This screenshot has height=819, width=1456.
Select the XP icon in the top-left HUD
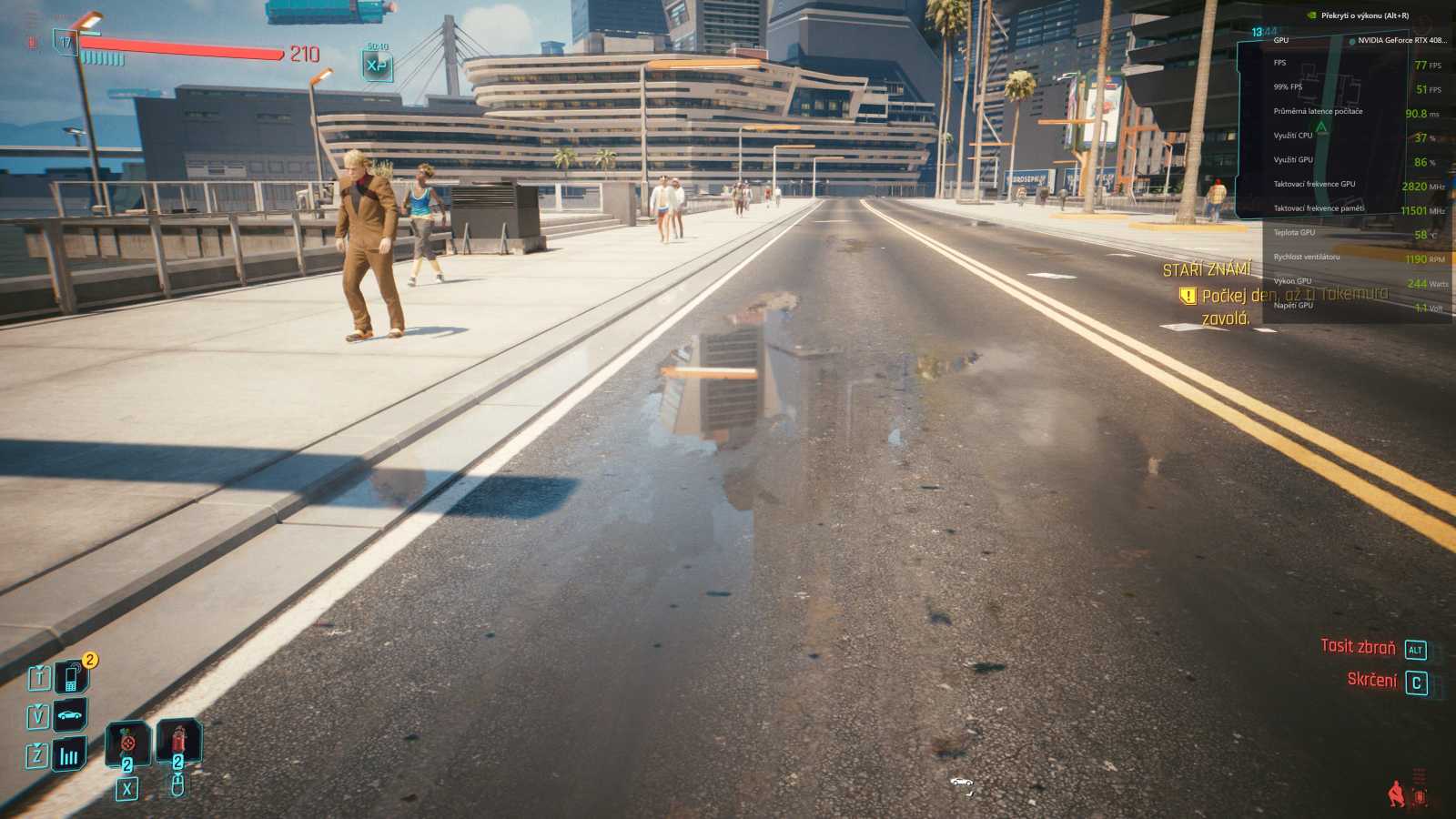(378, 64)
